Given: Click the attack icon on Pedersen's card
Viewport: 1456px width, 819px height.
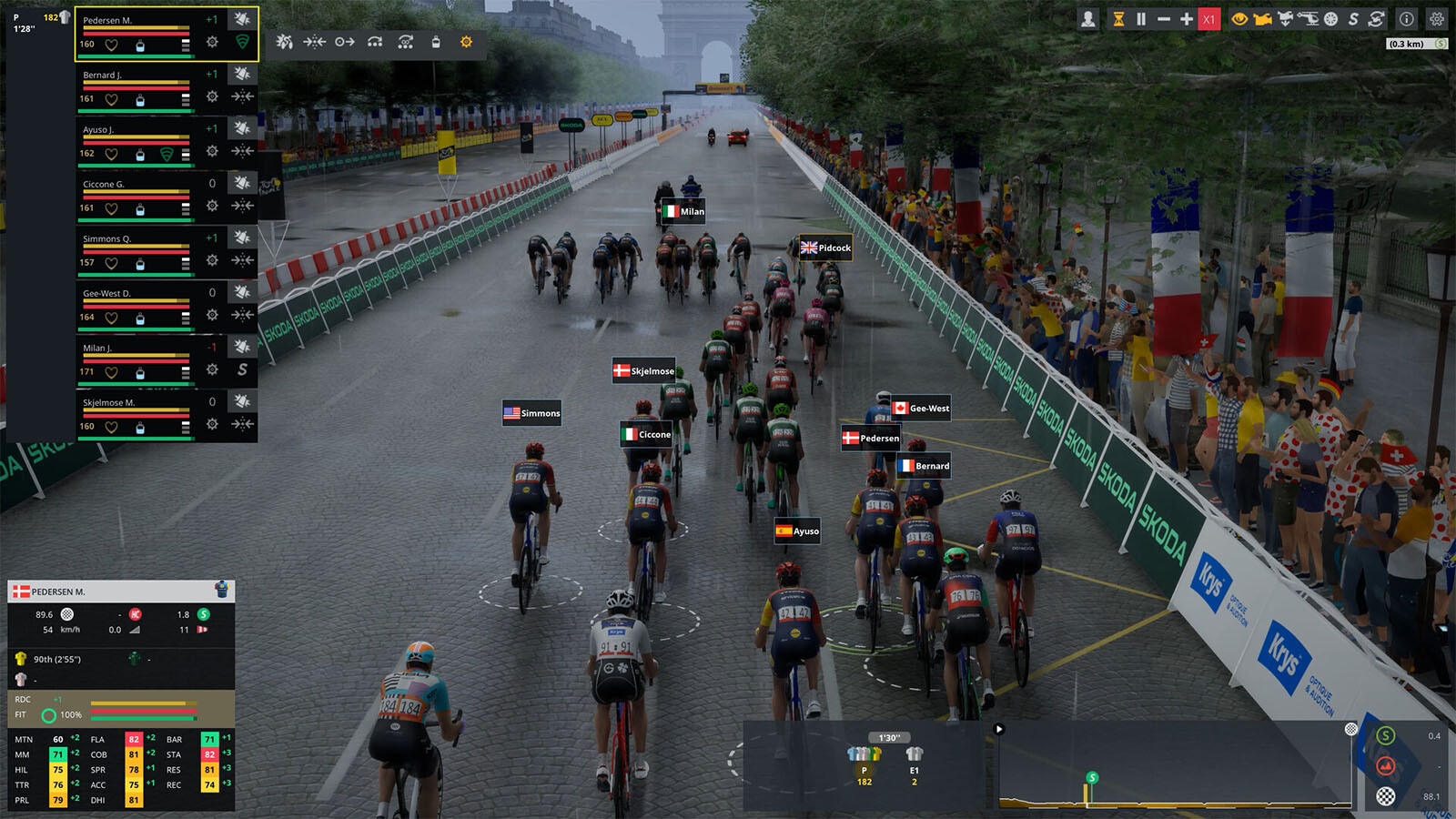Looking at the screenshot, I should point(241,19).
